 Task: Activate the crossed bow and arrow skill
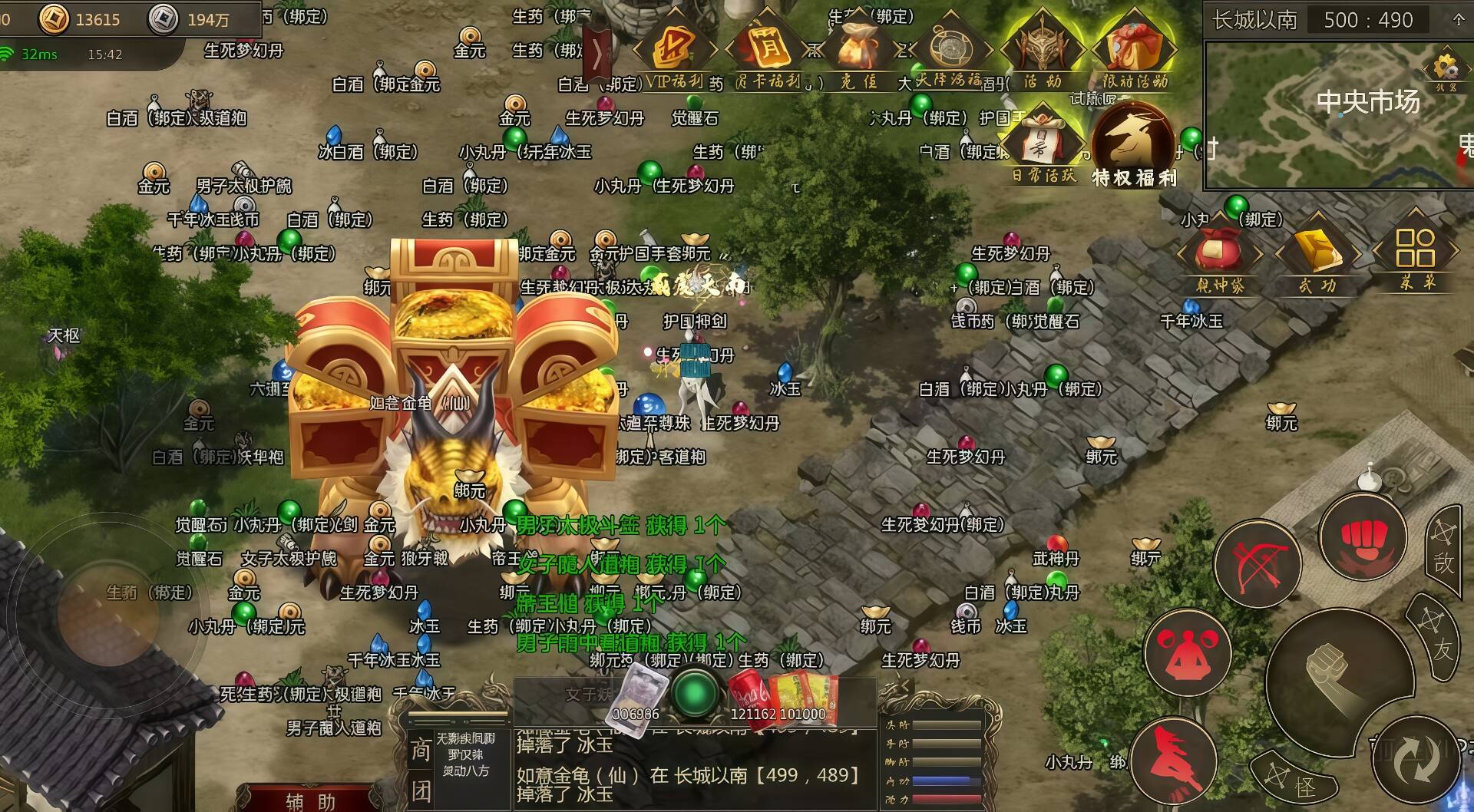pos(1258,564)
